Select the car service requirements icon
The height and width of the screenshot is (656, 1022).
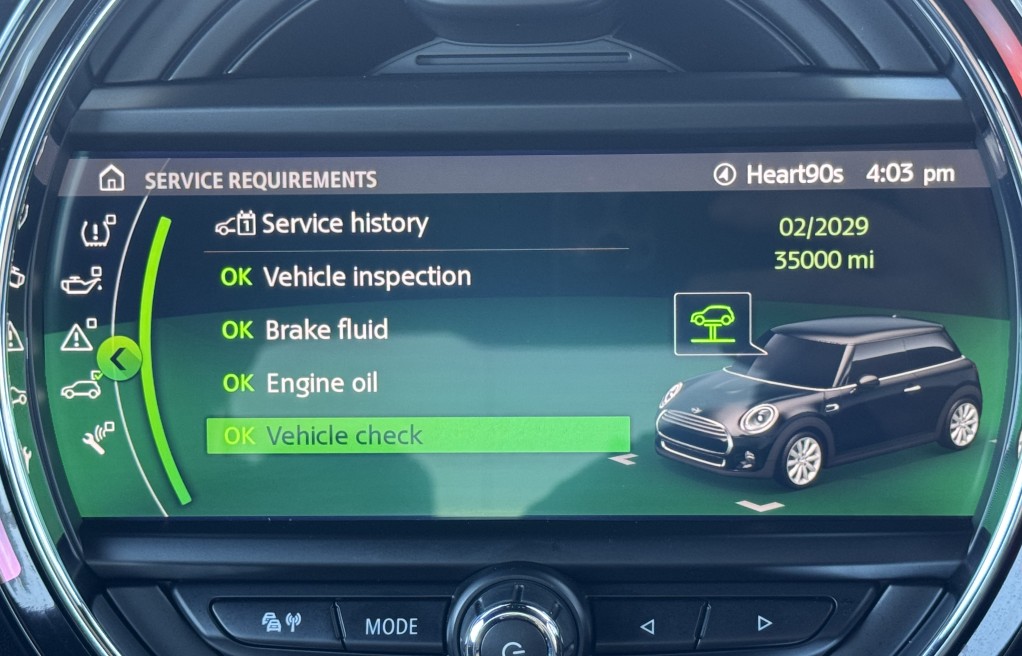[82, 388]
